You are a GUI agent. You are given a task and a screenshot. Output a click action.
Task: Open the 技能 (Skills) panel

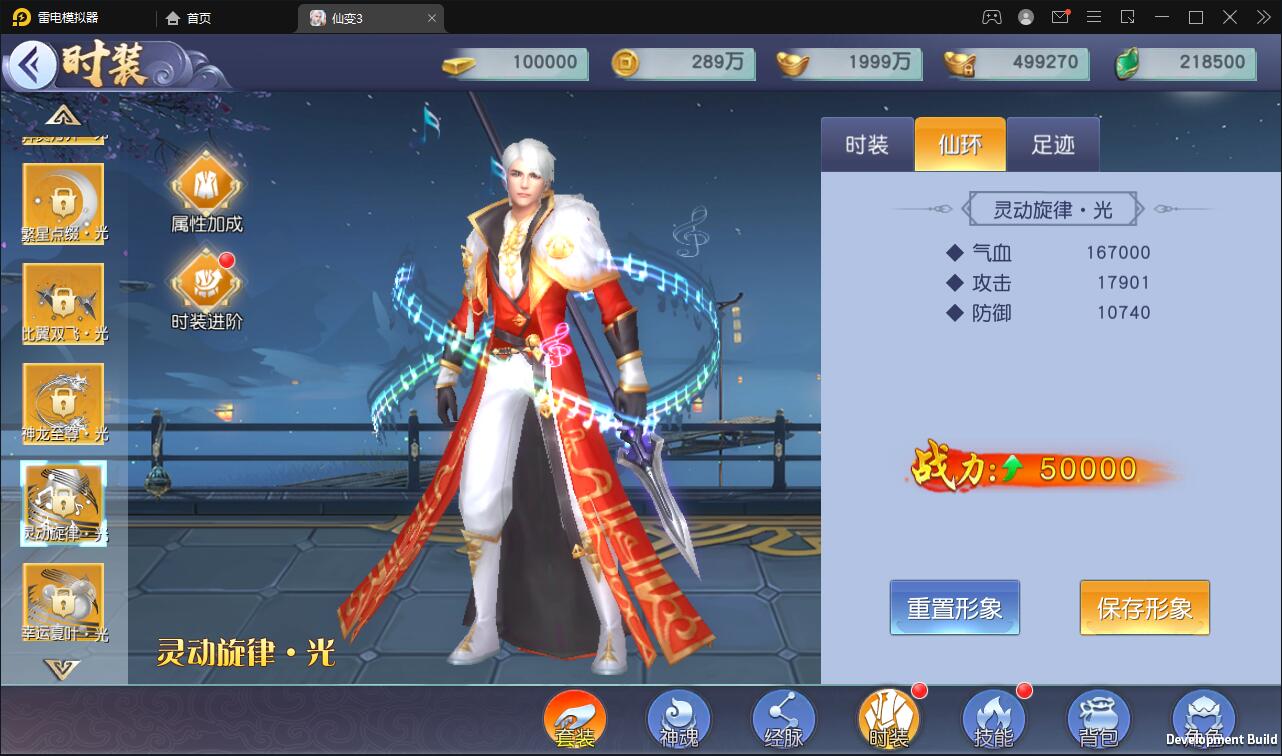tap(993, 718)
